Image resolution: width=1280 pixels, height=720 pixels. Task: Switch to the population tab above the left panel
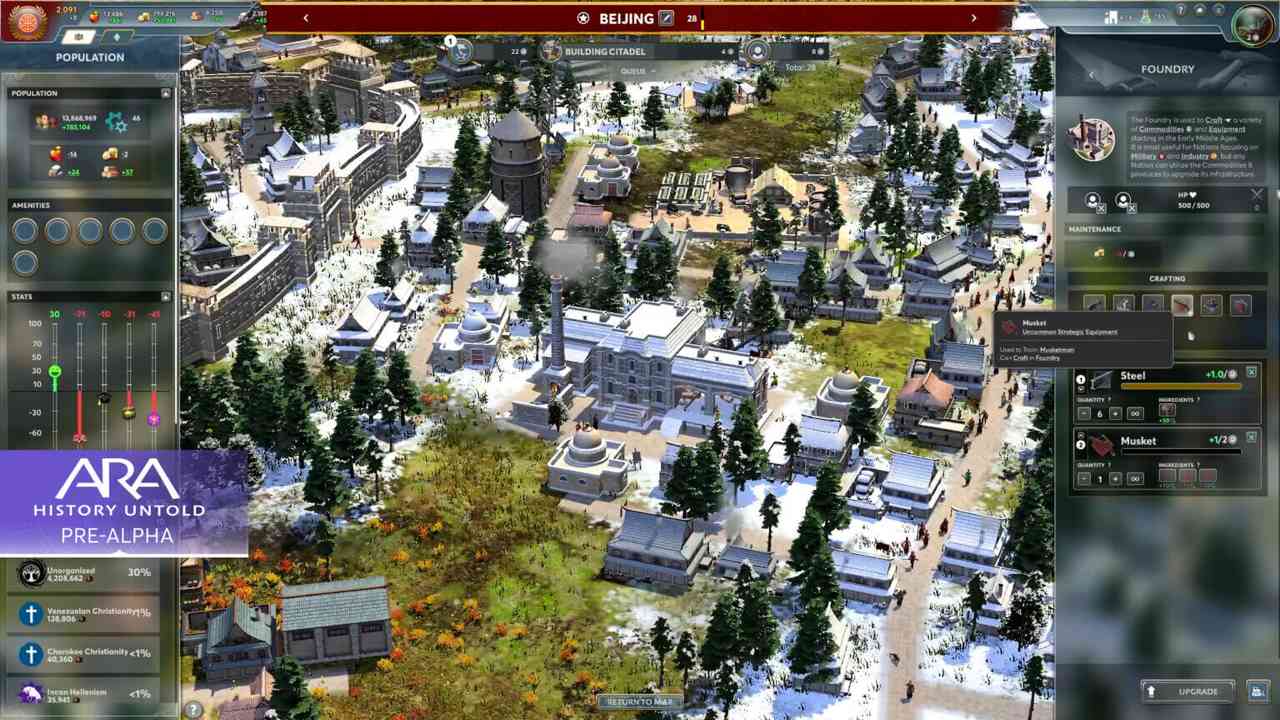click(x=80, y=36)
